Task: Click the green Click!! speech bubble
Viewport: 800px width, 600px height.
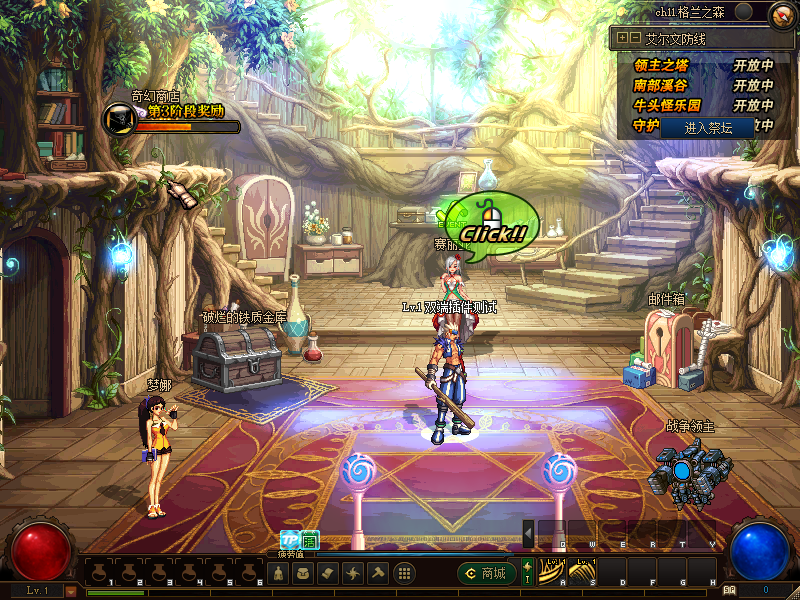Action: [492, 227]
